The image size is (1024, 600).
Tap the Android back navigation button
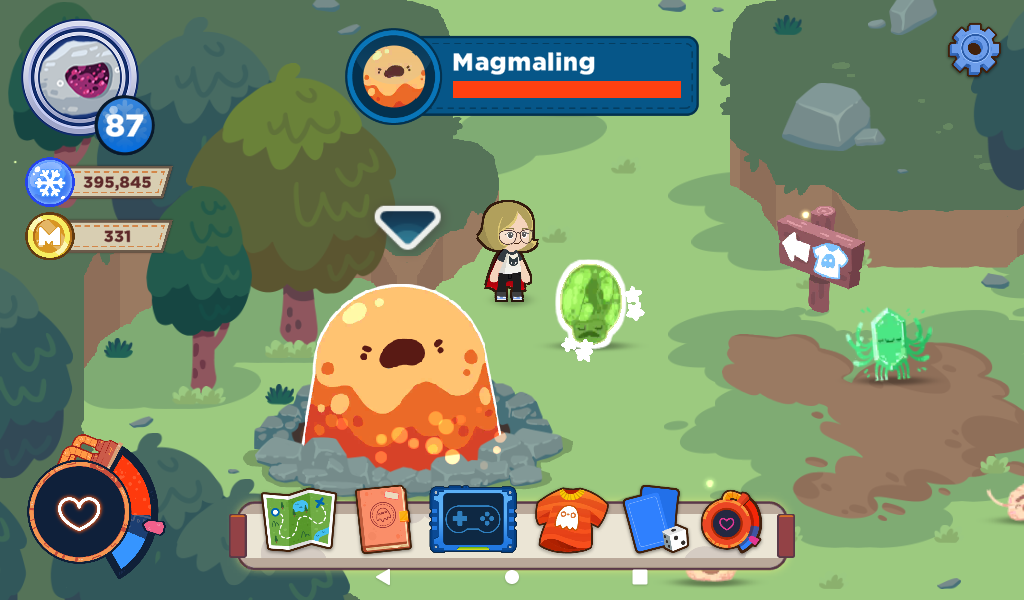(383, 577)
